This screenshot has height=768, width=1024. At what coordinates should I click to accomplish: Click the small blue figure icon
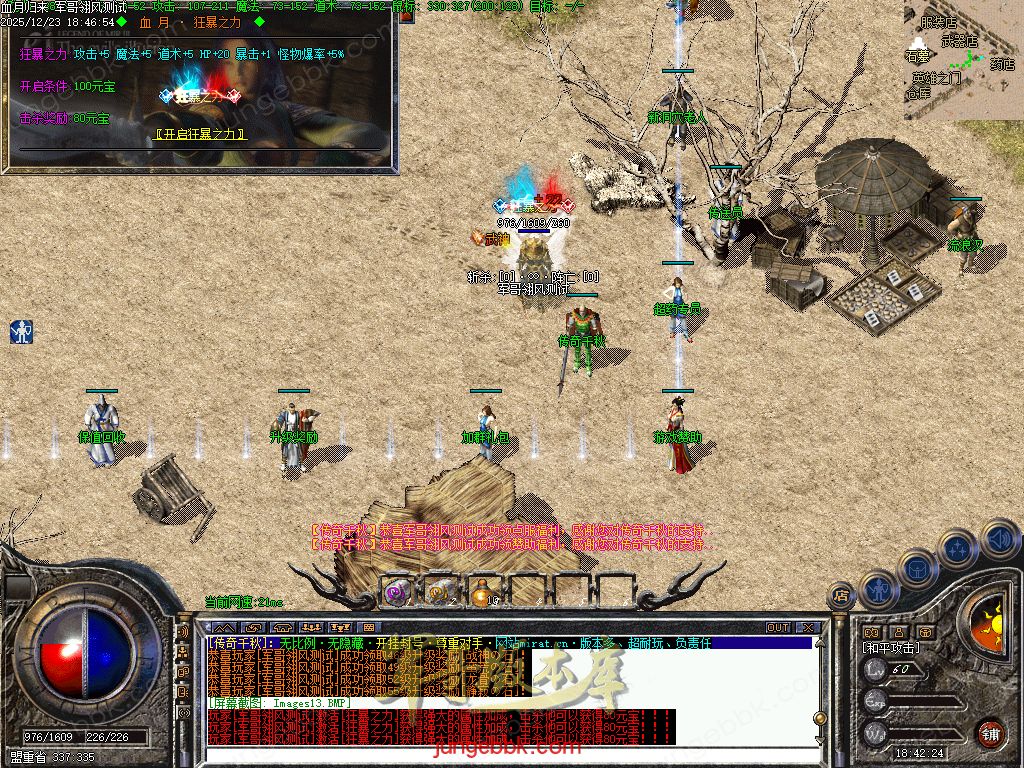click(21, 332)
